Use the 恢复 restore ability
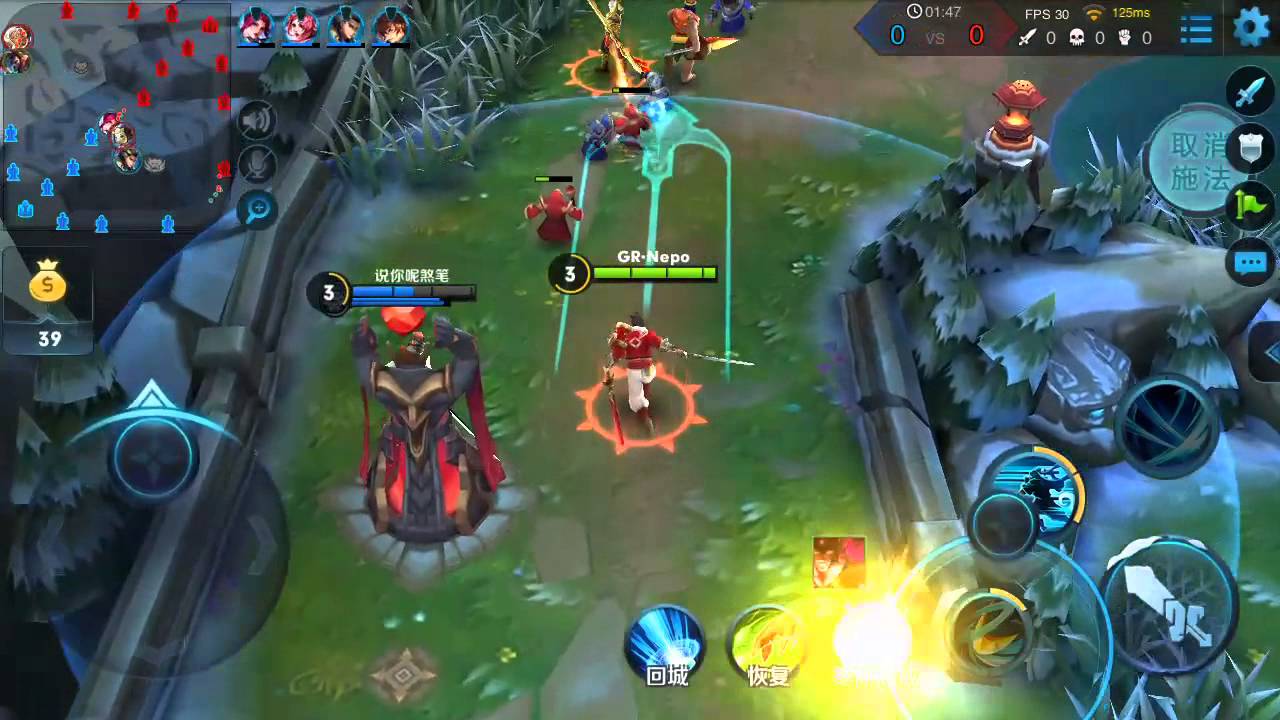1280x720 pixels. pos(768,645)
